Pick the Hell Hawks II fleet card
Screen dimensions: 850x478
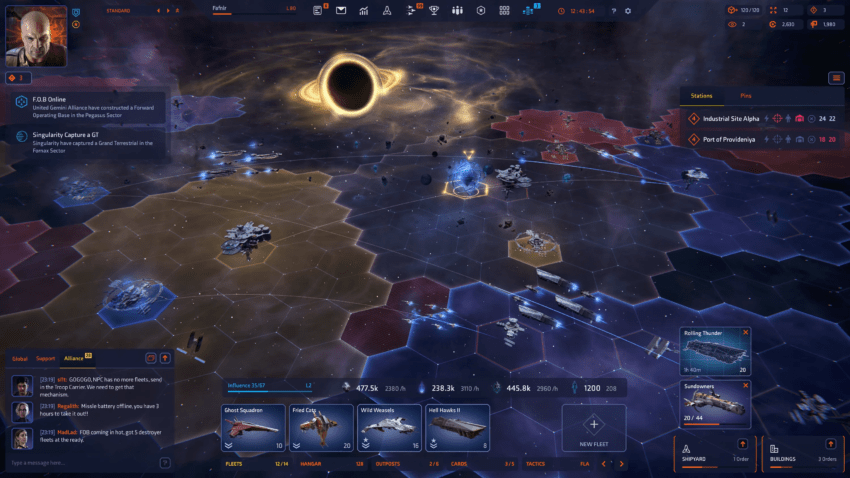pos(457,428)
